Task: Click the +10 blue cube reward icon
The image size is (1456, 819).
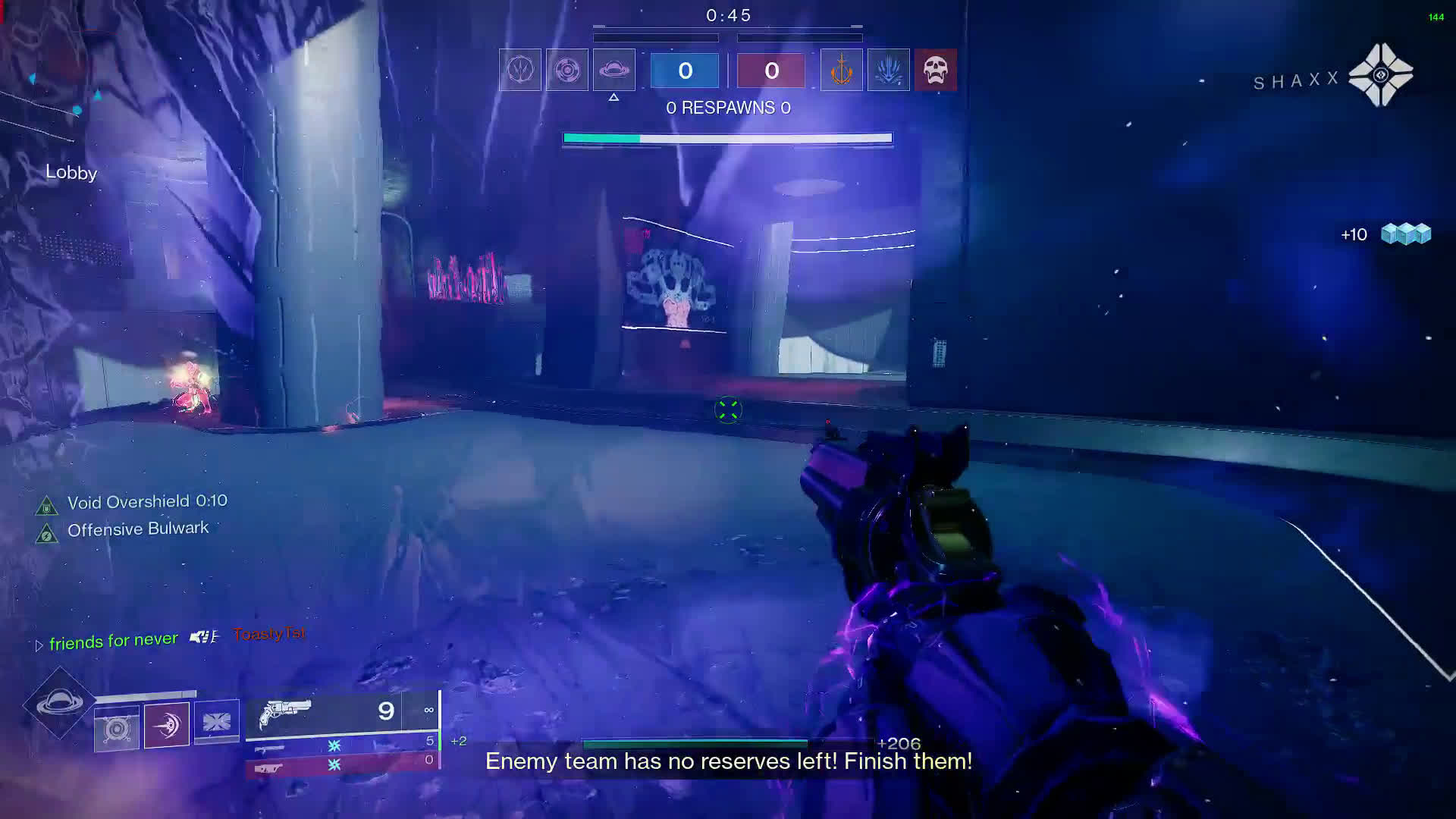Action: click(x=1405, y=234)
